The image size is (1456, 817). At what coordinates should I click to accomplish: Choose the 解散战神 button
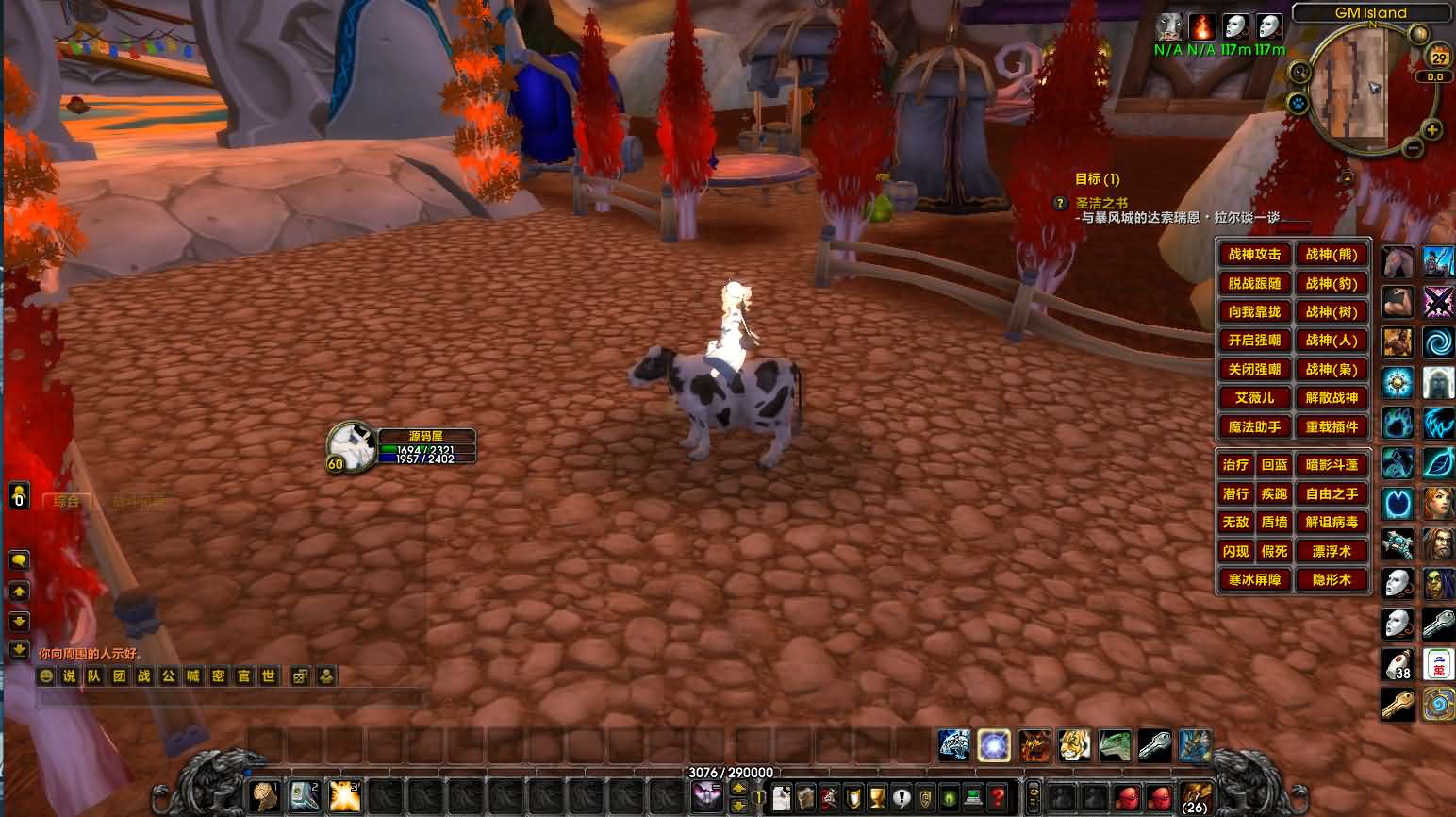(x=1332, y=398)
